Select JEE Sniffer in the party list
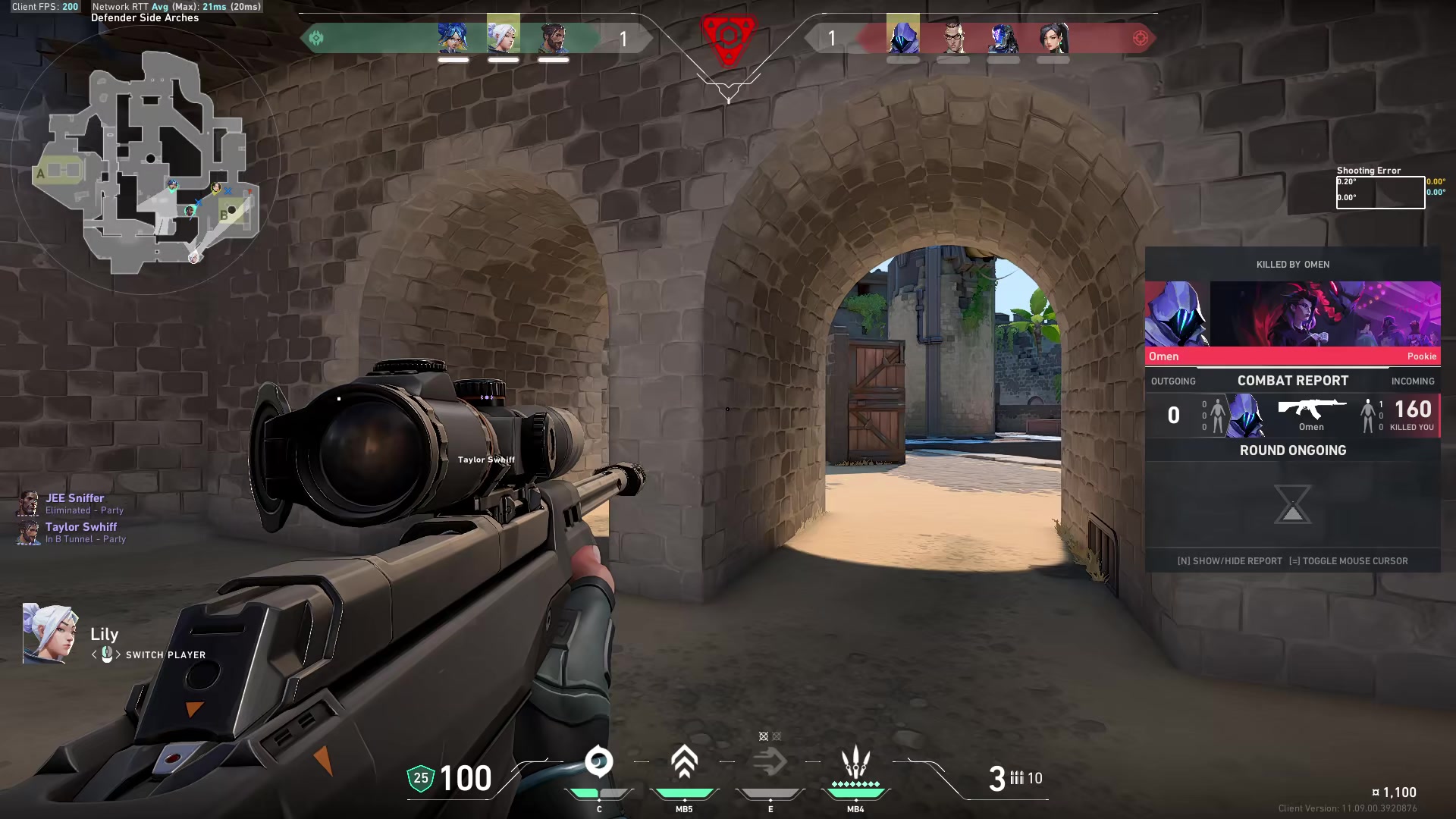 [74, 498]
